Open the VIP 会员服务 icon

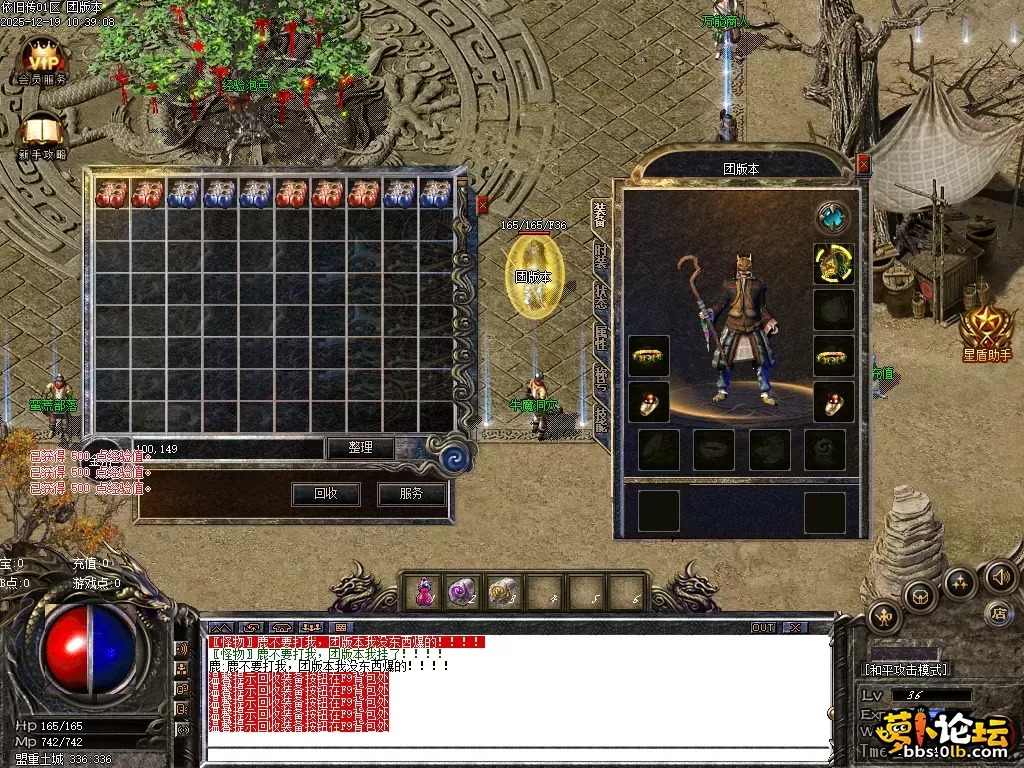tap(42, 62)
